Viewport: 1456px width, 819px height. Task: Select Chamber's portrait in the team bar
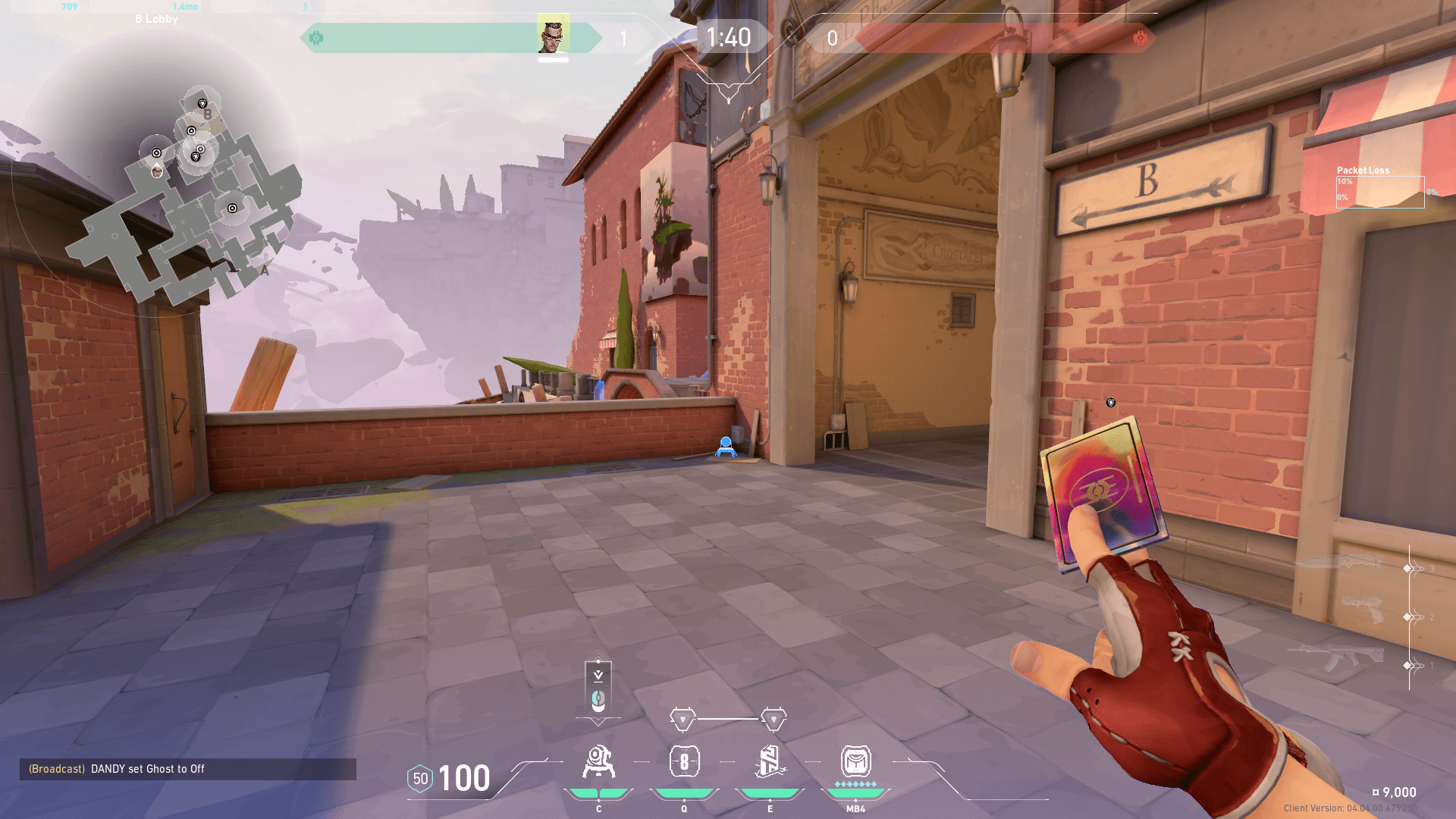coord(553,36)
